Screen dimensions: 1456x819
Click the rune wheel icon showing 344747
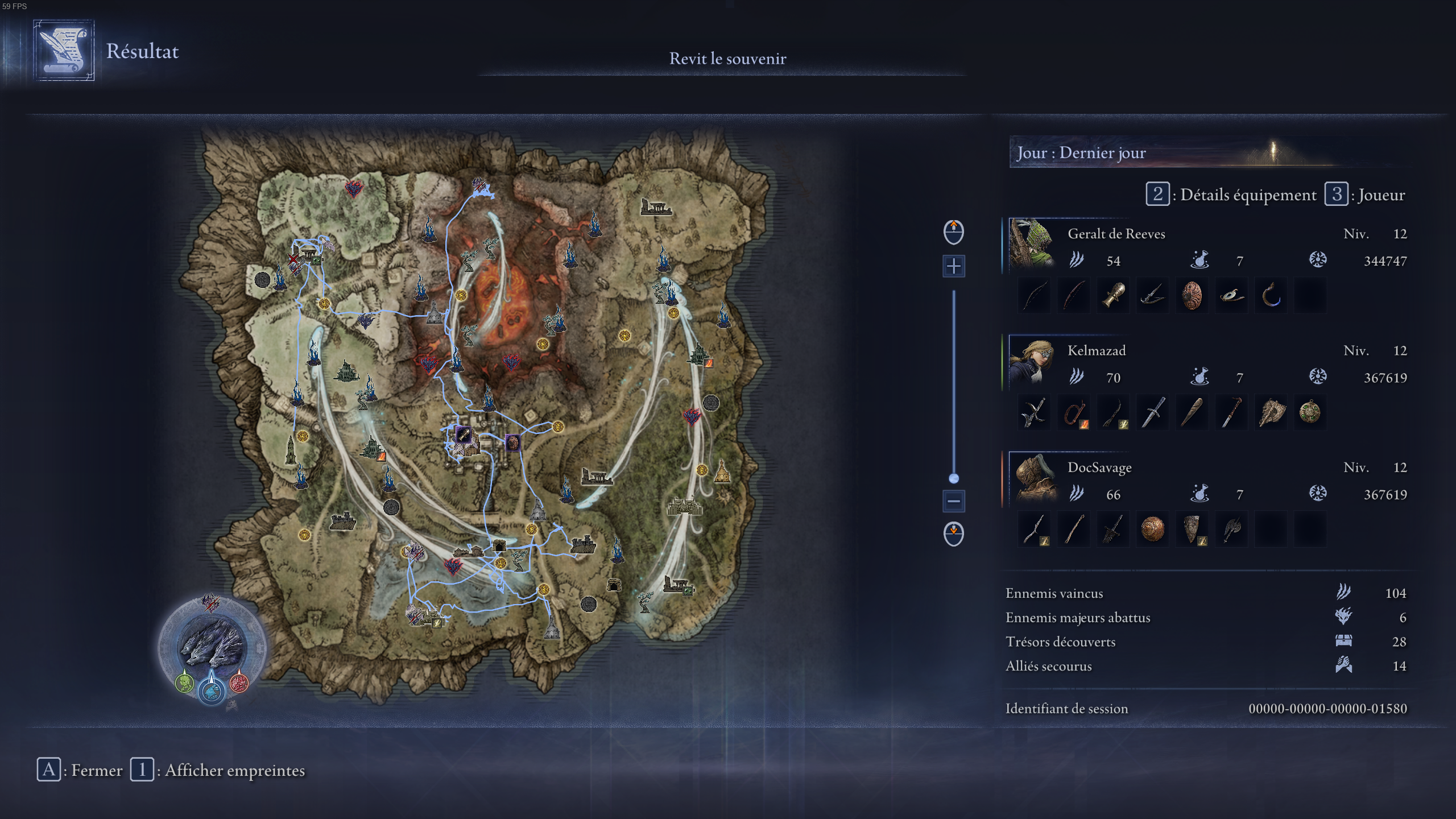point(1318,260)
